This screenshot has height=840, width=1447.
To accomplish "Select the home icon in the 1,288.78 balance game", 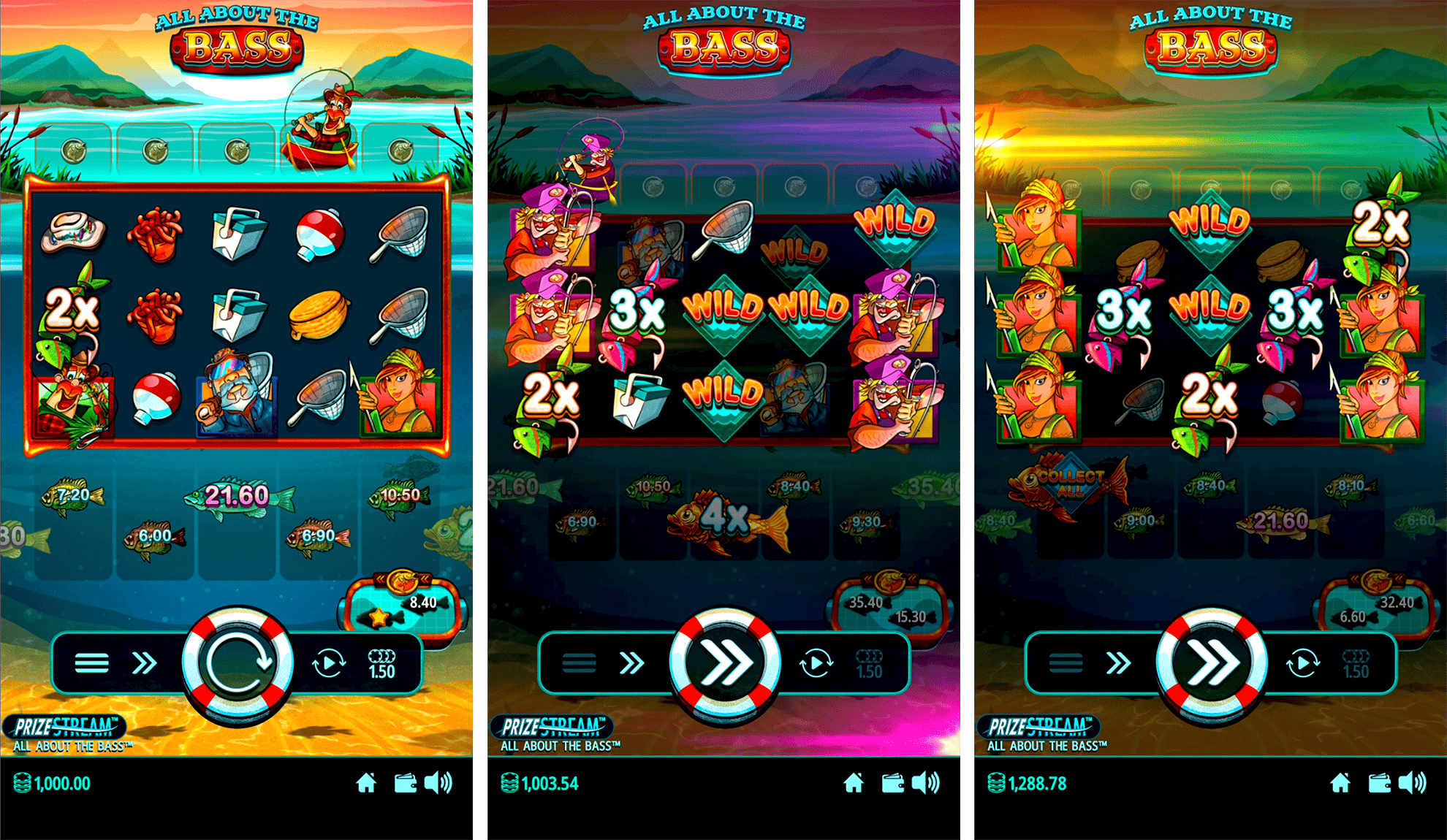I will click(1340, 784).
